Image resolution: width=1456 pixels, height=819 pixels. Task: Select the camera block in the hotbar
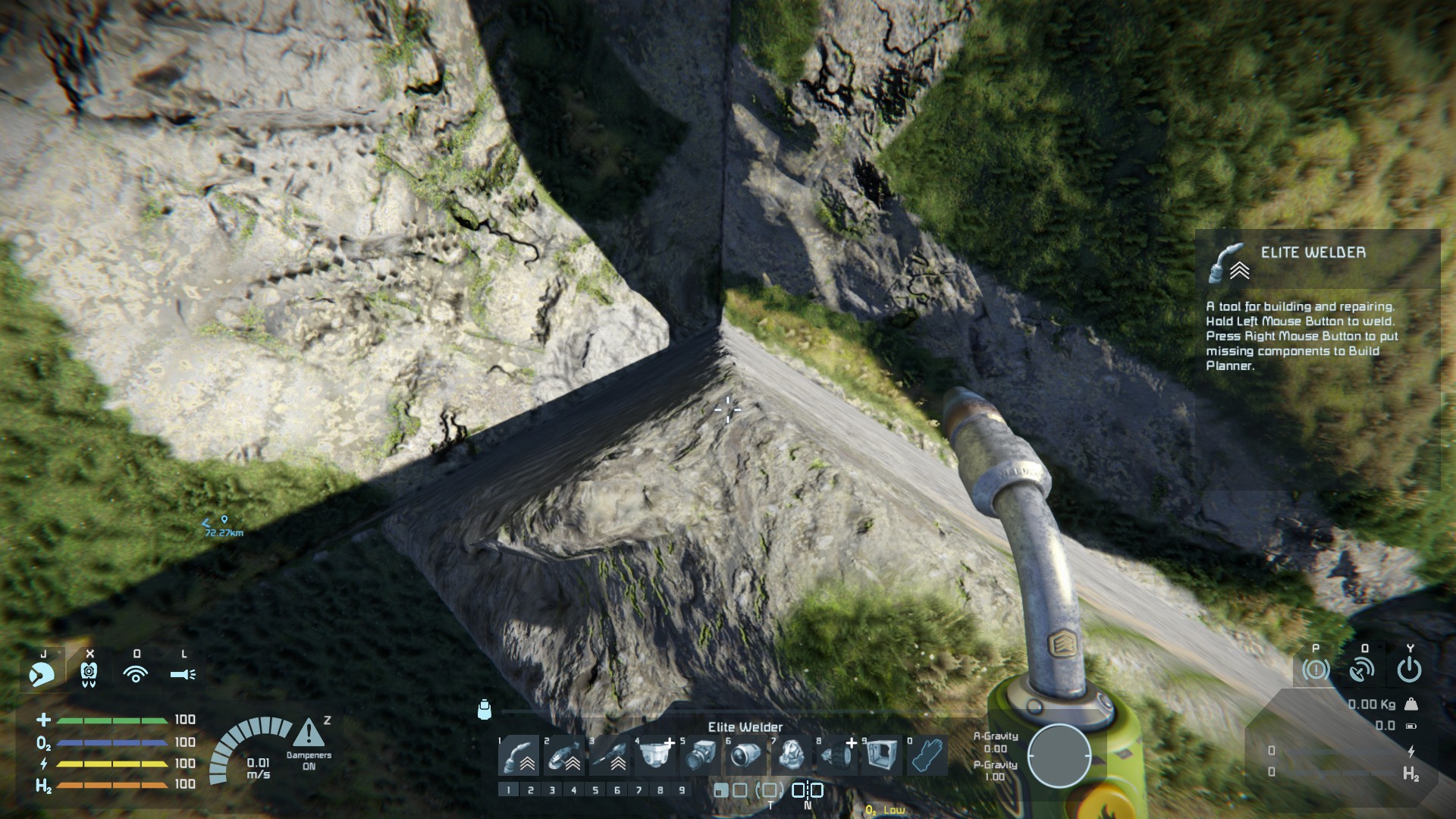coord(701,755)
